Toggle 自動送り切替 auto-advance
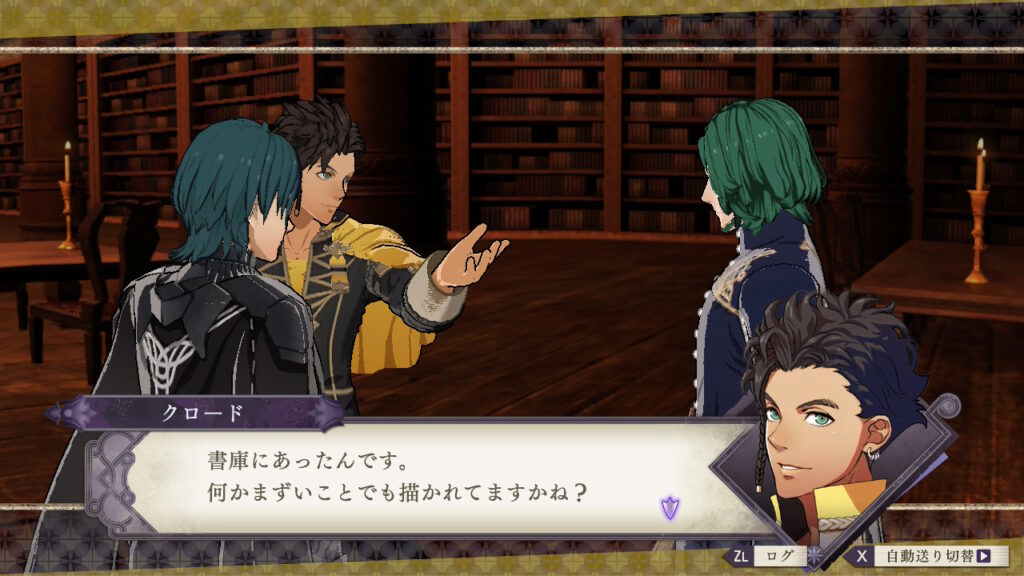 pos(931,556)
